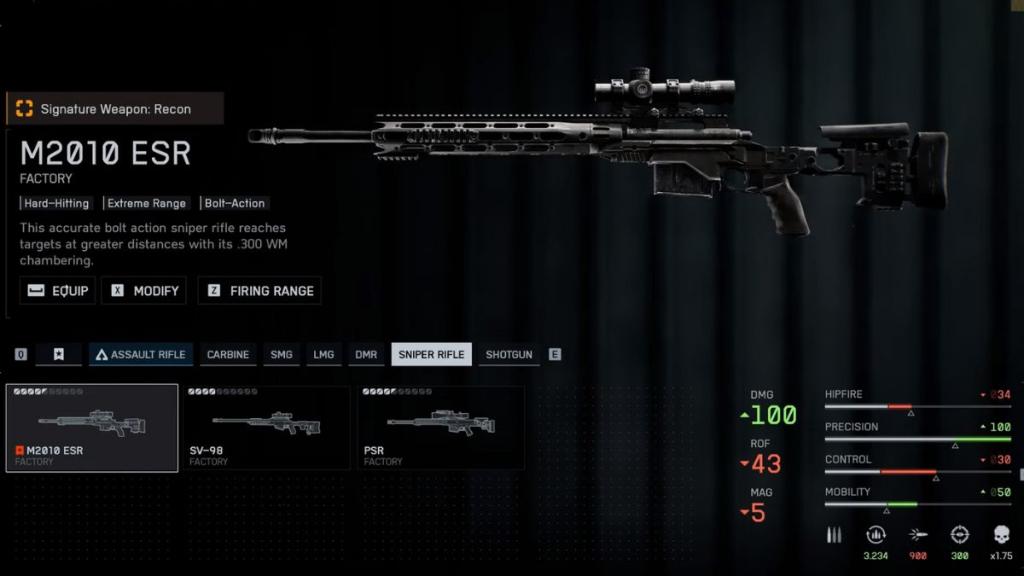This screenshot has height=576, width=1024.
Task: Open the Modify weapon screen
Action: click(x=145, y=291)
